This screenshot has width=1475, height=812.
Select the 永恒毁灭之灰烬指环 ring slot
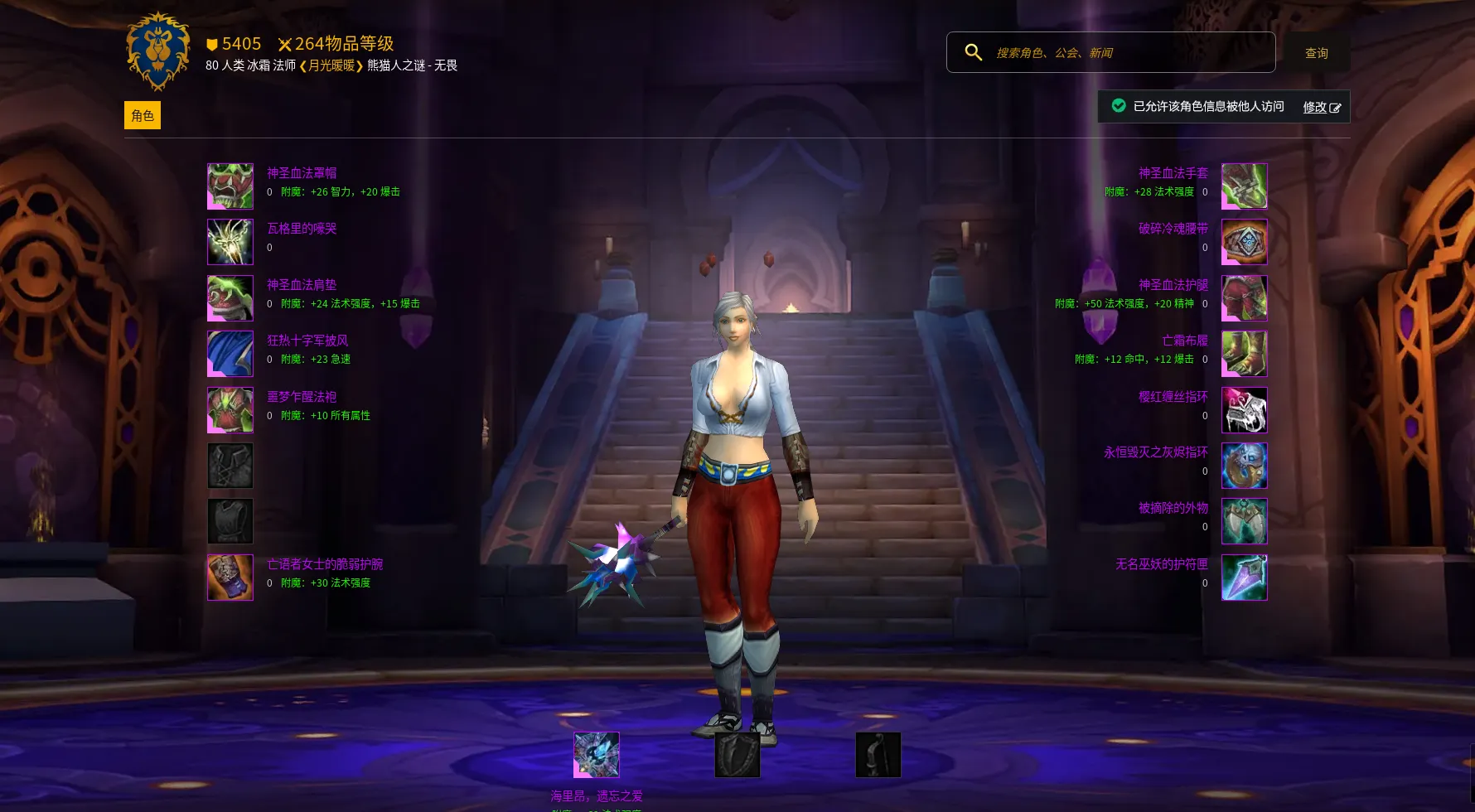click(x=1244, y=466)
